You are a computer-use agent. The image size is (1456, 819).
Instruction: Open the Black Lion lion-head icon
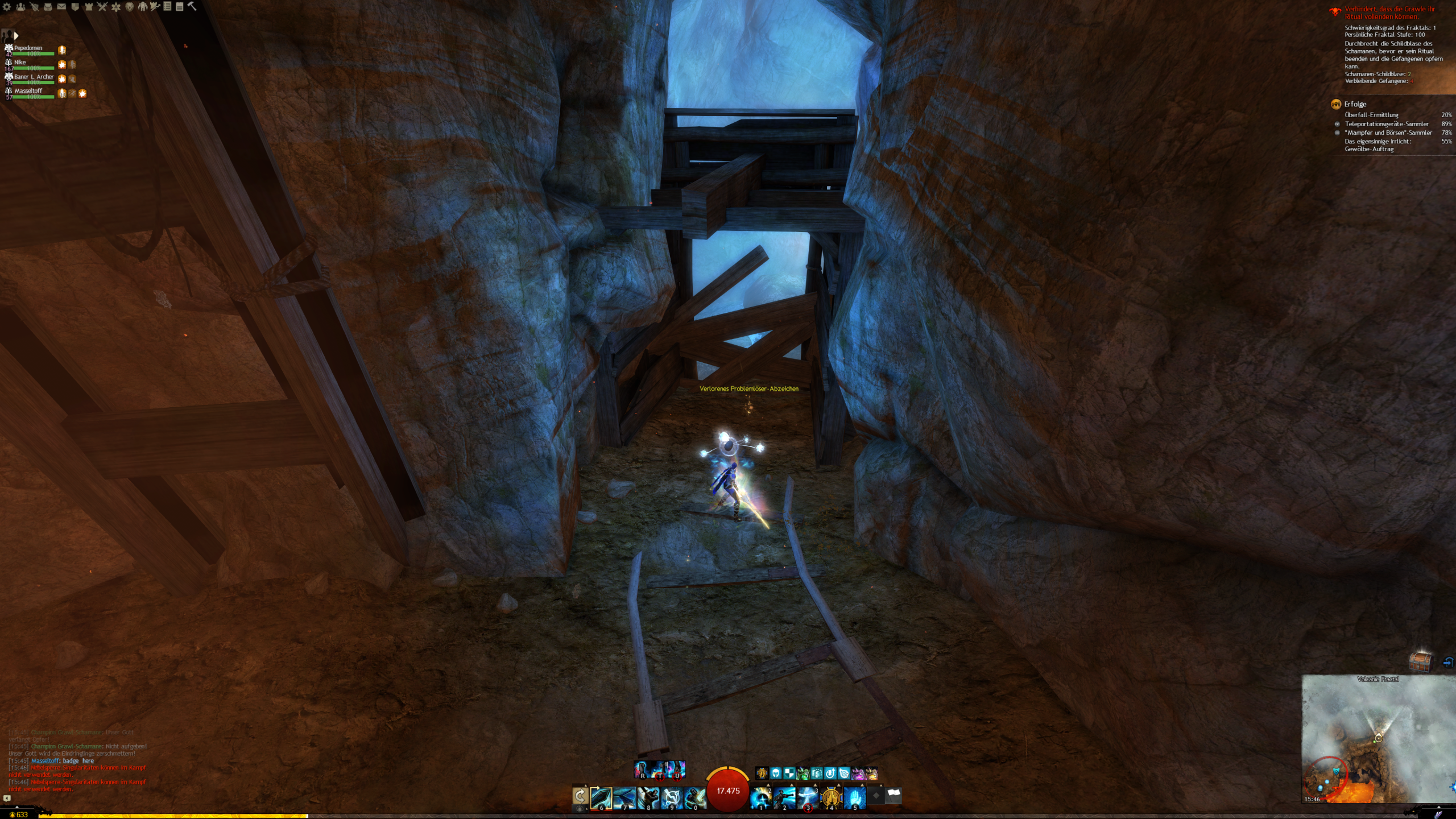click(x=130, y=7)
